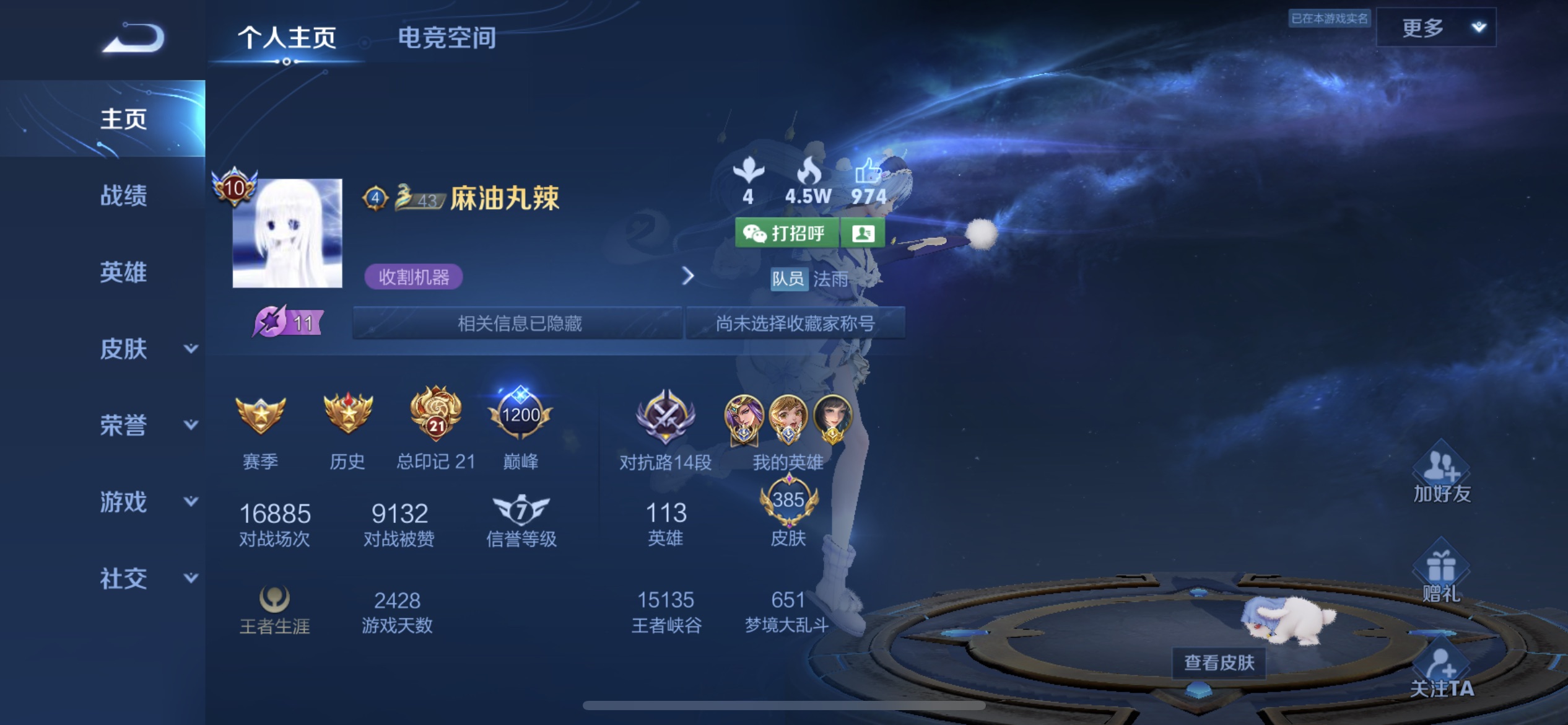The image size is (1568, 725).
Task: Open the 王者生涯 career entry
Action: (x=274, y=610)
